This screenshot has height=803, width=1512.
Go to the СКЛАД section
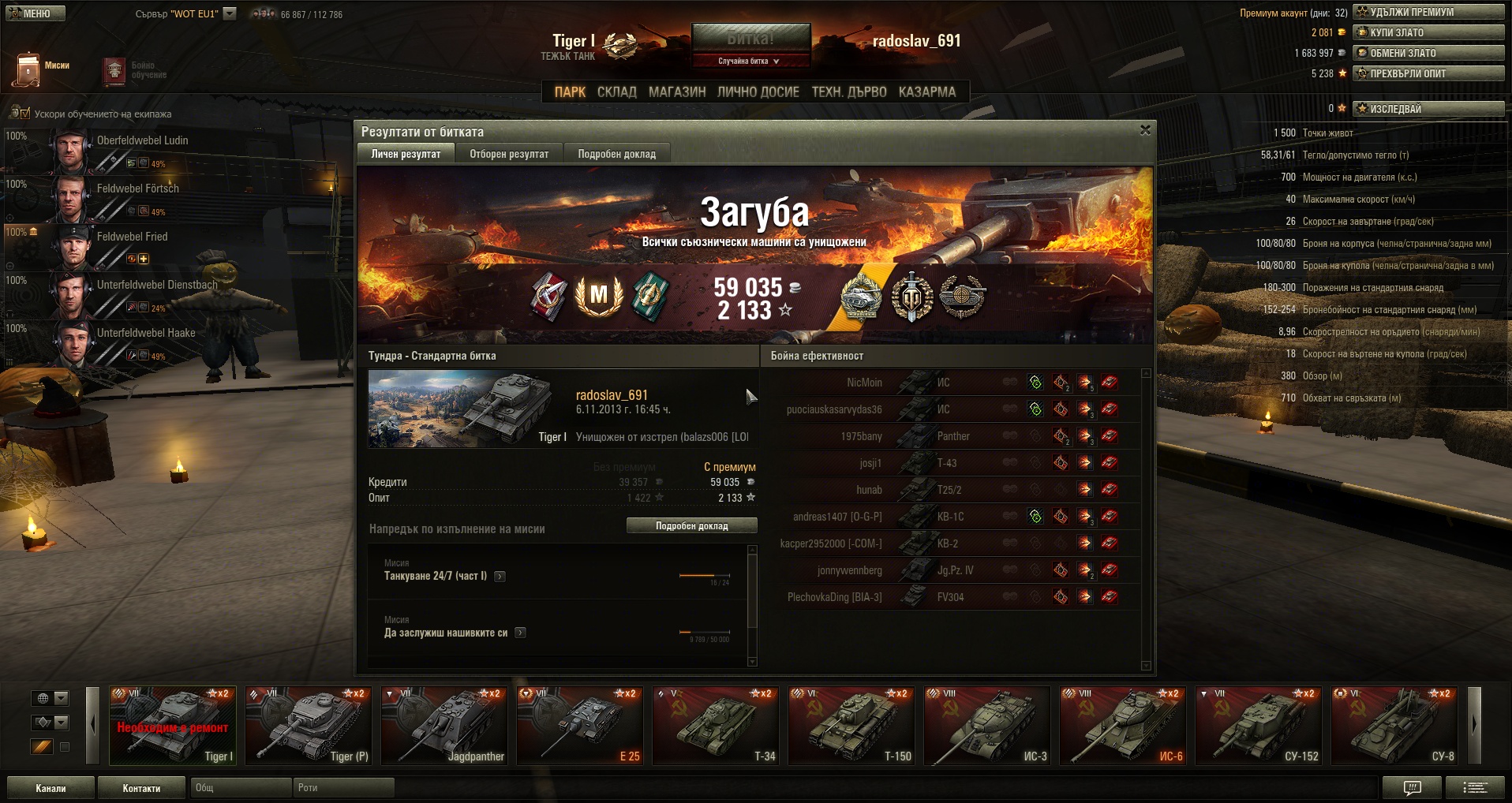(616, 92)
